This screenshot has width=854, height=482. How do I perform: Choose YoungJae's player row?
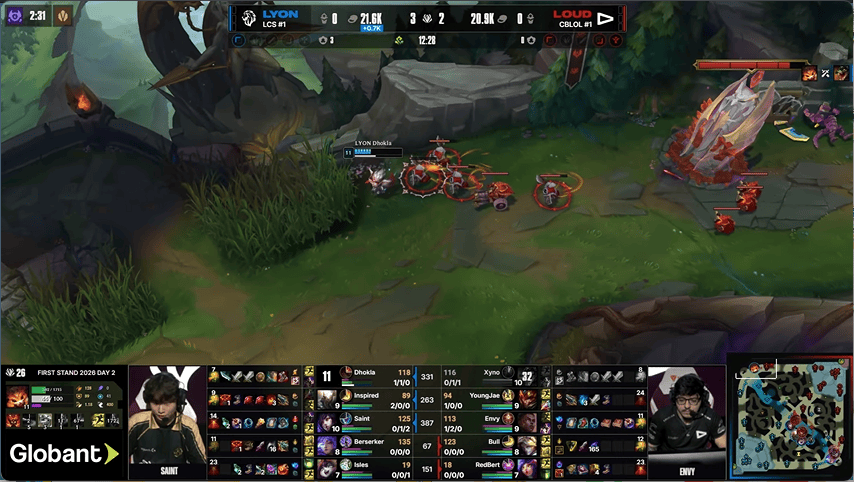[490, 399]
